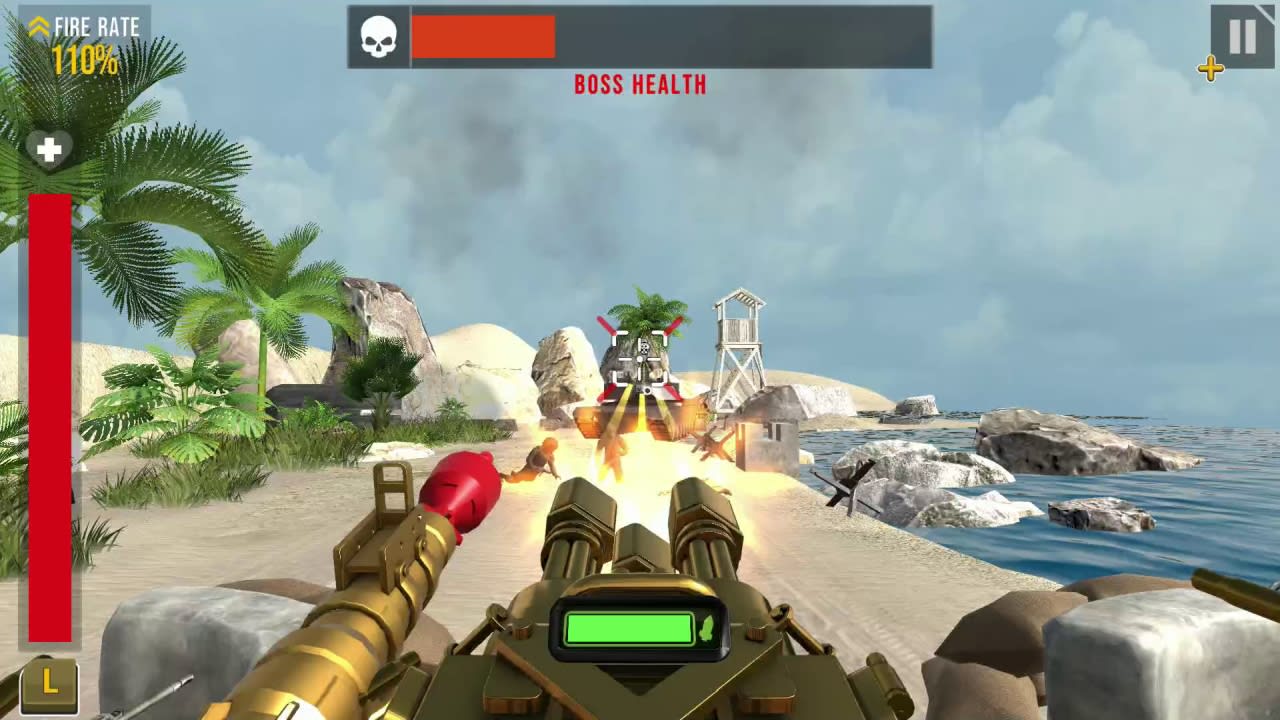Click the orange boss health fill bar
Screen dimensions: 1280x720
(483, 36)
